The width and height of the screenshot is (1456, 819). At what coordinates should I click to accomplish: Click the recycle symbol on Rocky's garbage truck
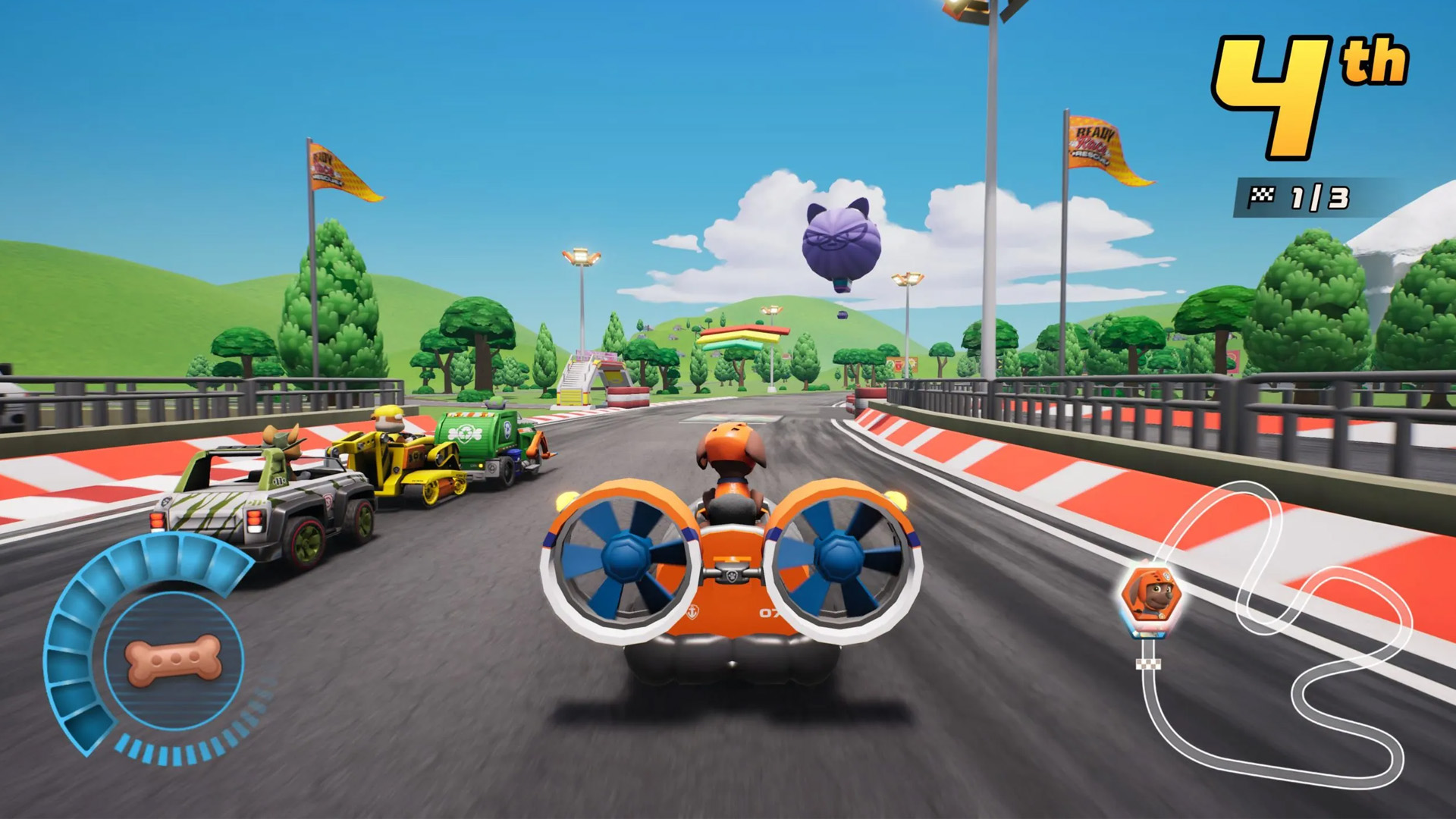[465, 433]
